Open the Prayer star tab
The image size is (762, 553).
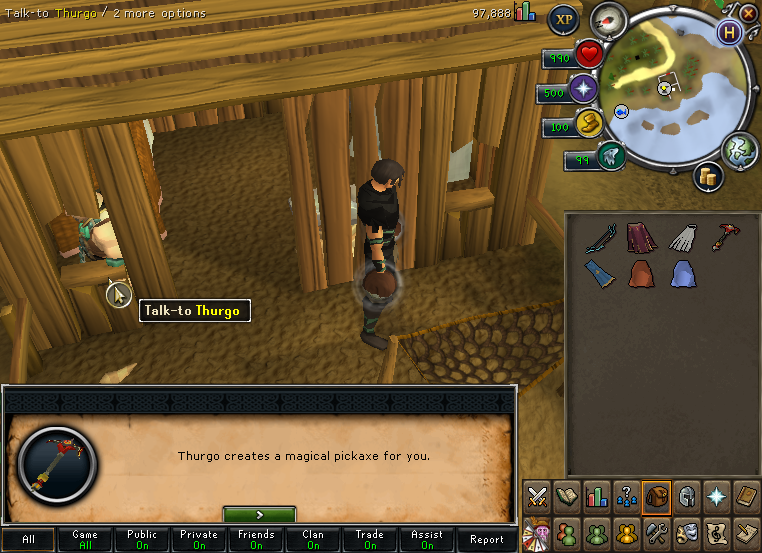[x=717, y=496]
